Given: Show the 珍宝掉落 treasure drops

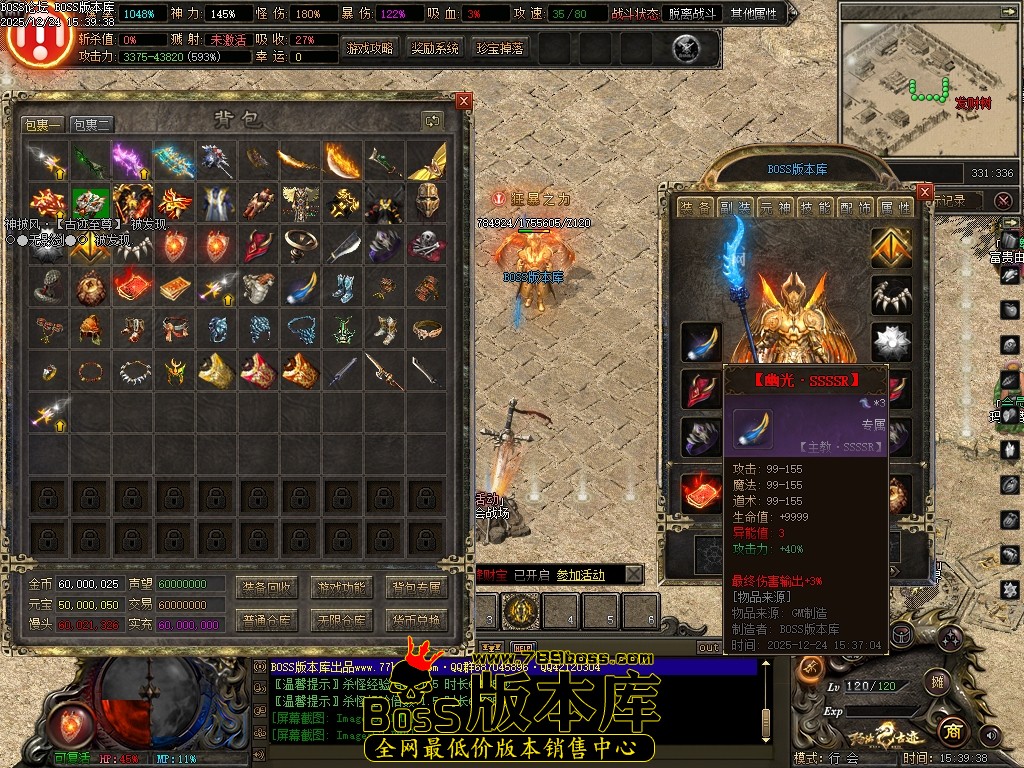Looking at the screenshot, I should tap(500, 48).
